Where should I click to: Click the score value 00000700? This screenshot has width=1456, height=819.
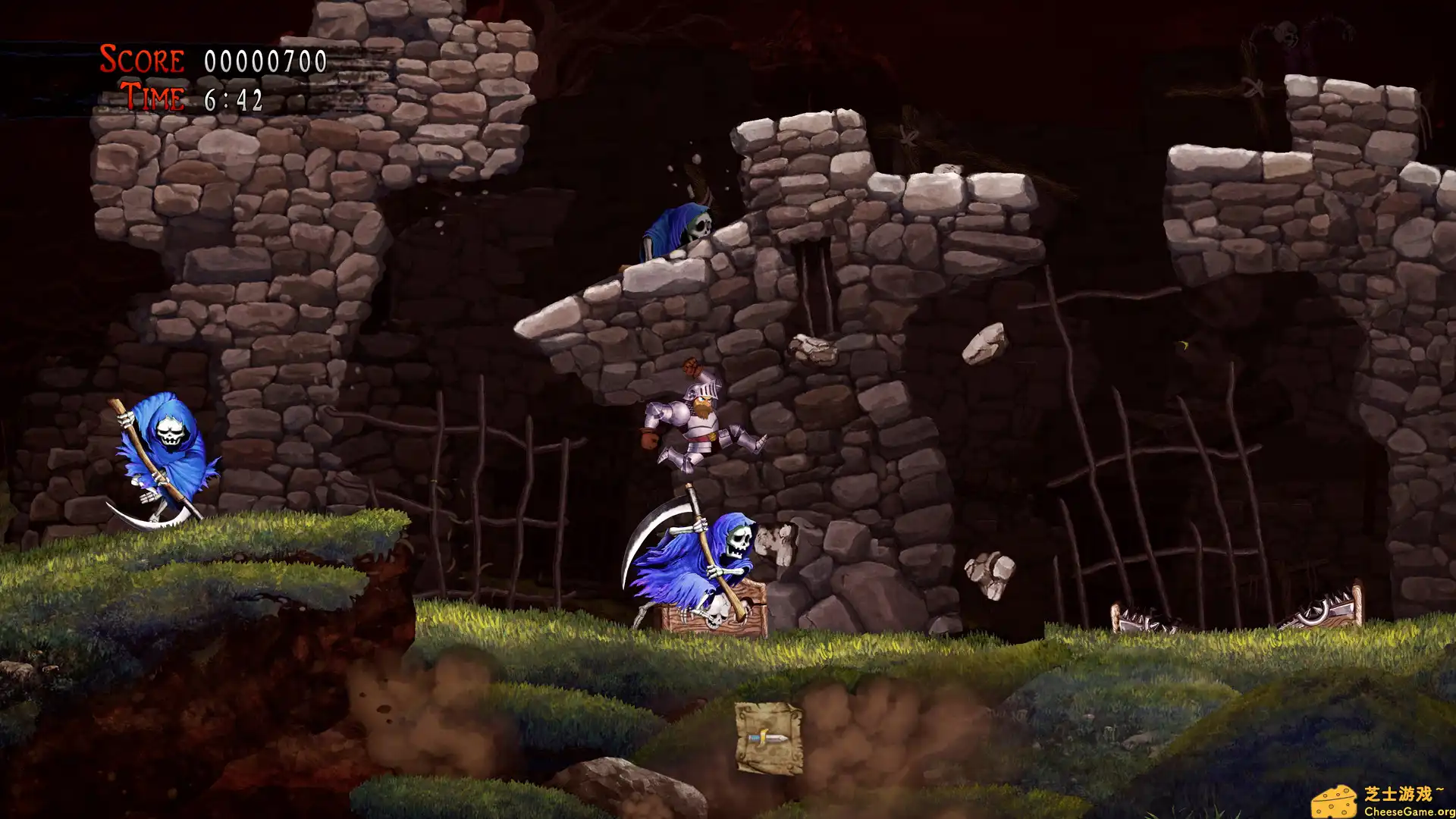(265, 61)
